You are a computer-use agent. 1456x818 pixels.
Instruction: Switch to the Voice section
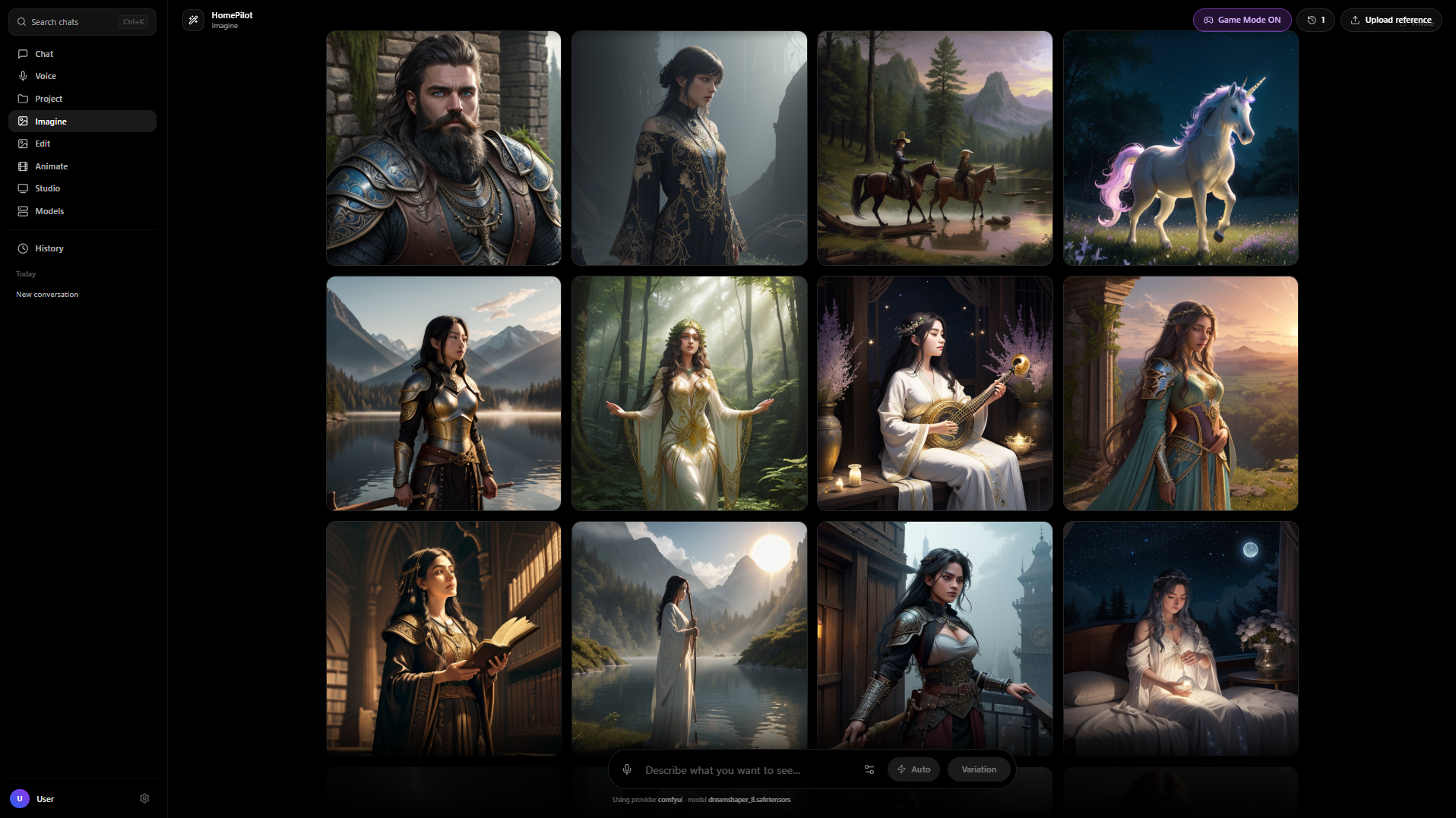tap(46, 76)
